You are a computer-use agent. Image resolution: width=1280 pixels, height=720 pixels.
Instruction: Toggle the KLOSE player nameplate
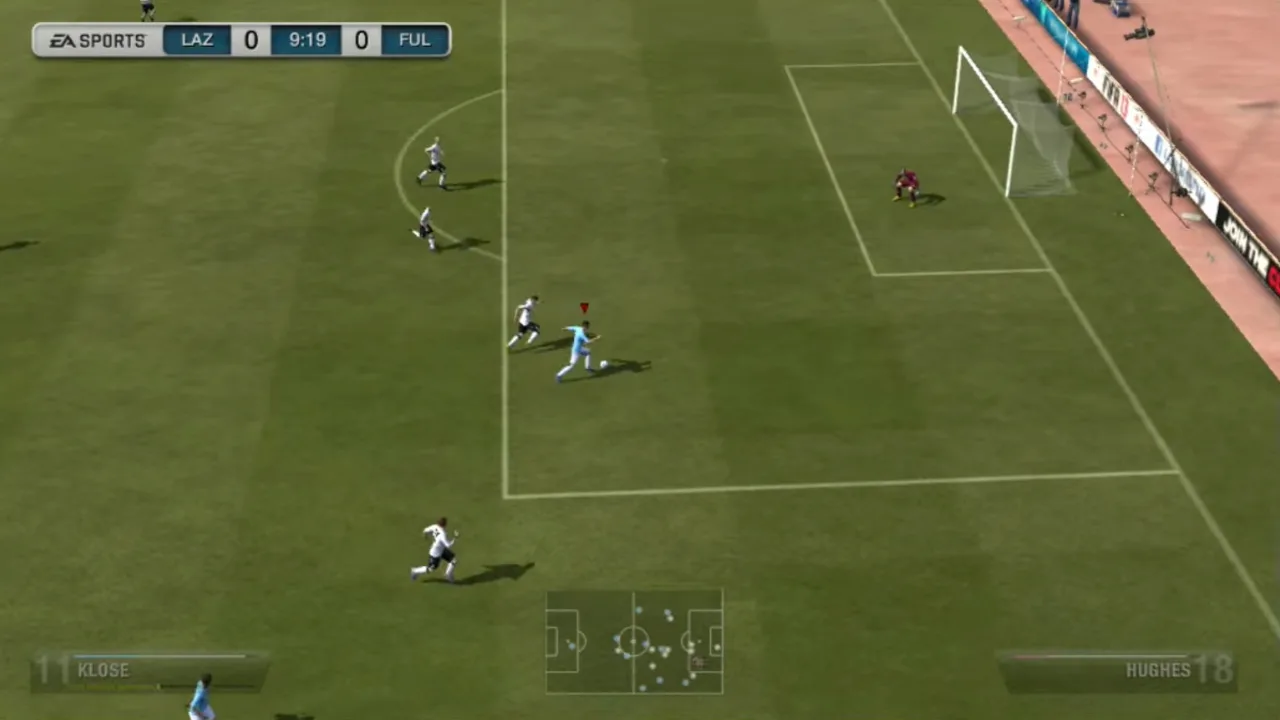(103, 671)
